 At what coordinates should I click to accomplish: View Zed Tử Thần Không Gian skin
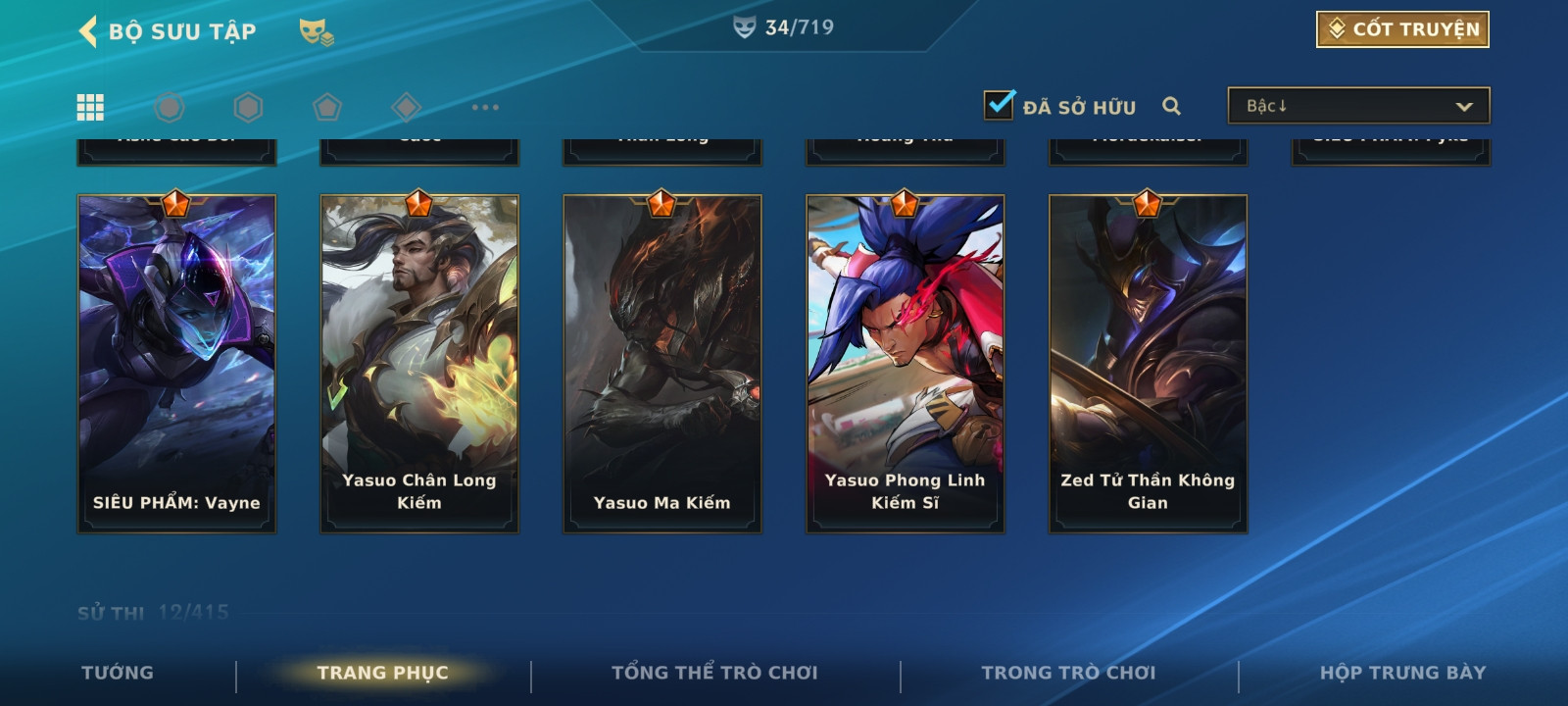click(x=1148, y=364)
